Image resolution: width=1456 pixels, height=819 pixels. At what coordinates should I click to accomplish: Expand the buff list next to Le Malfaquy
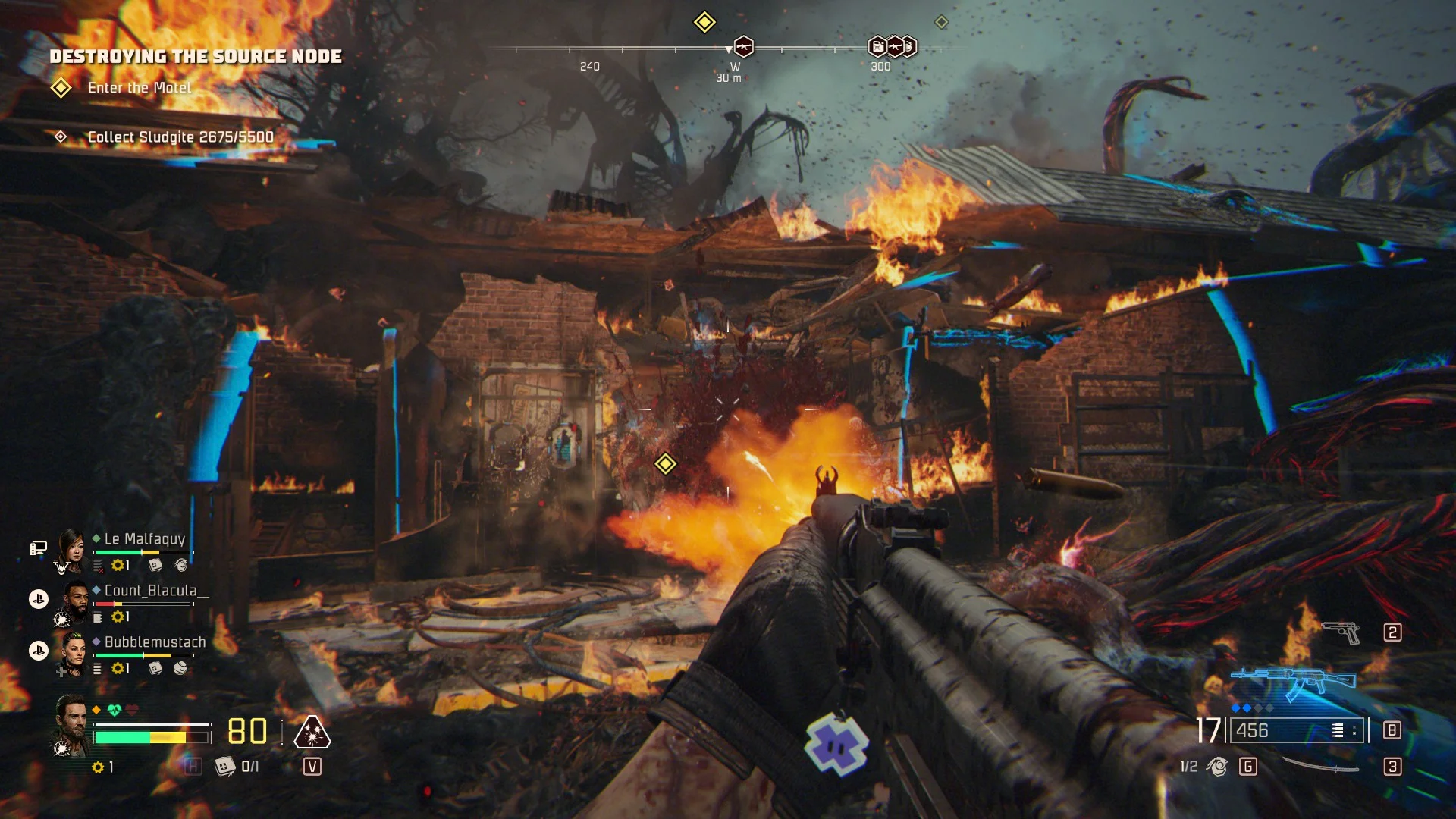[x=97, y=566]
